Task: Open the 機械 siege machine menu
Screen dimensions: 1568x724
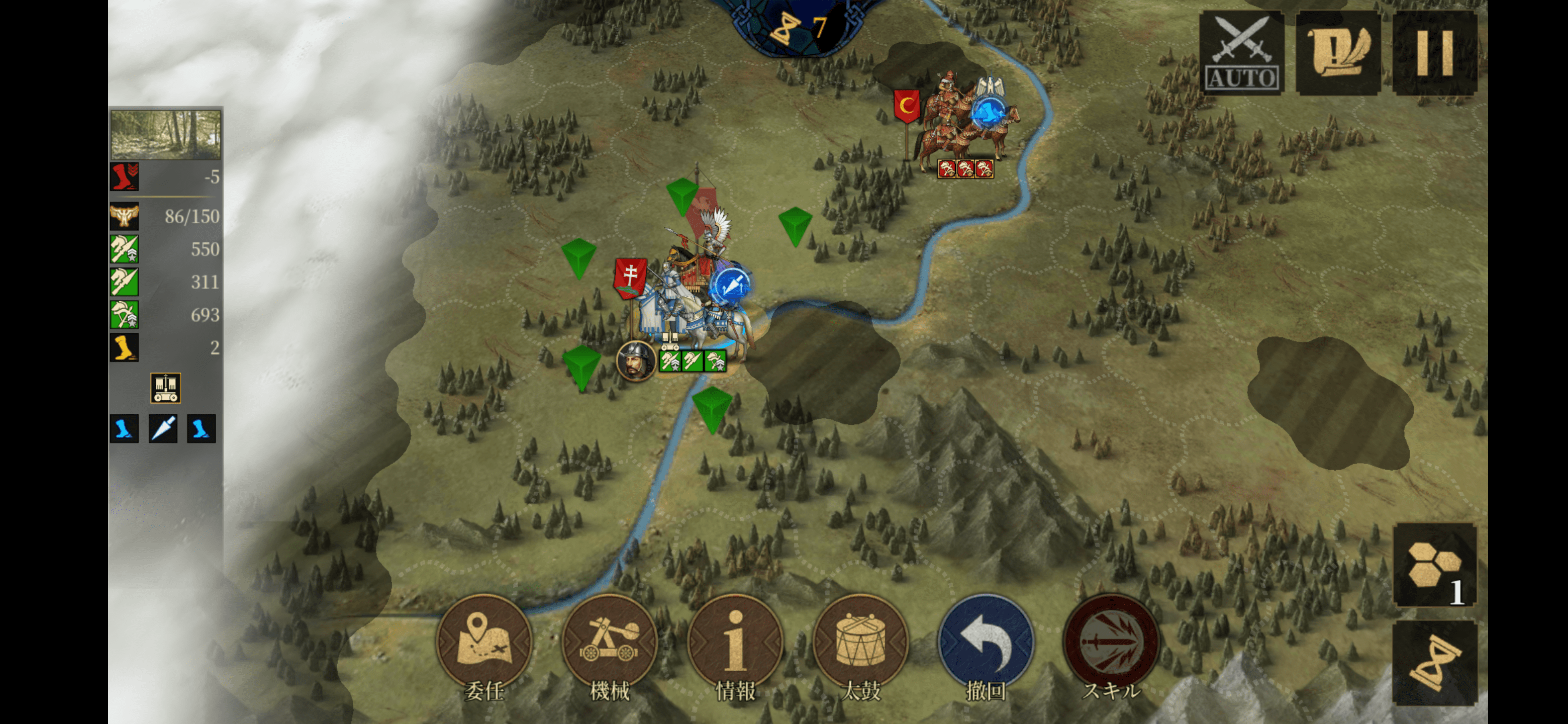Action: click(609, 643)
